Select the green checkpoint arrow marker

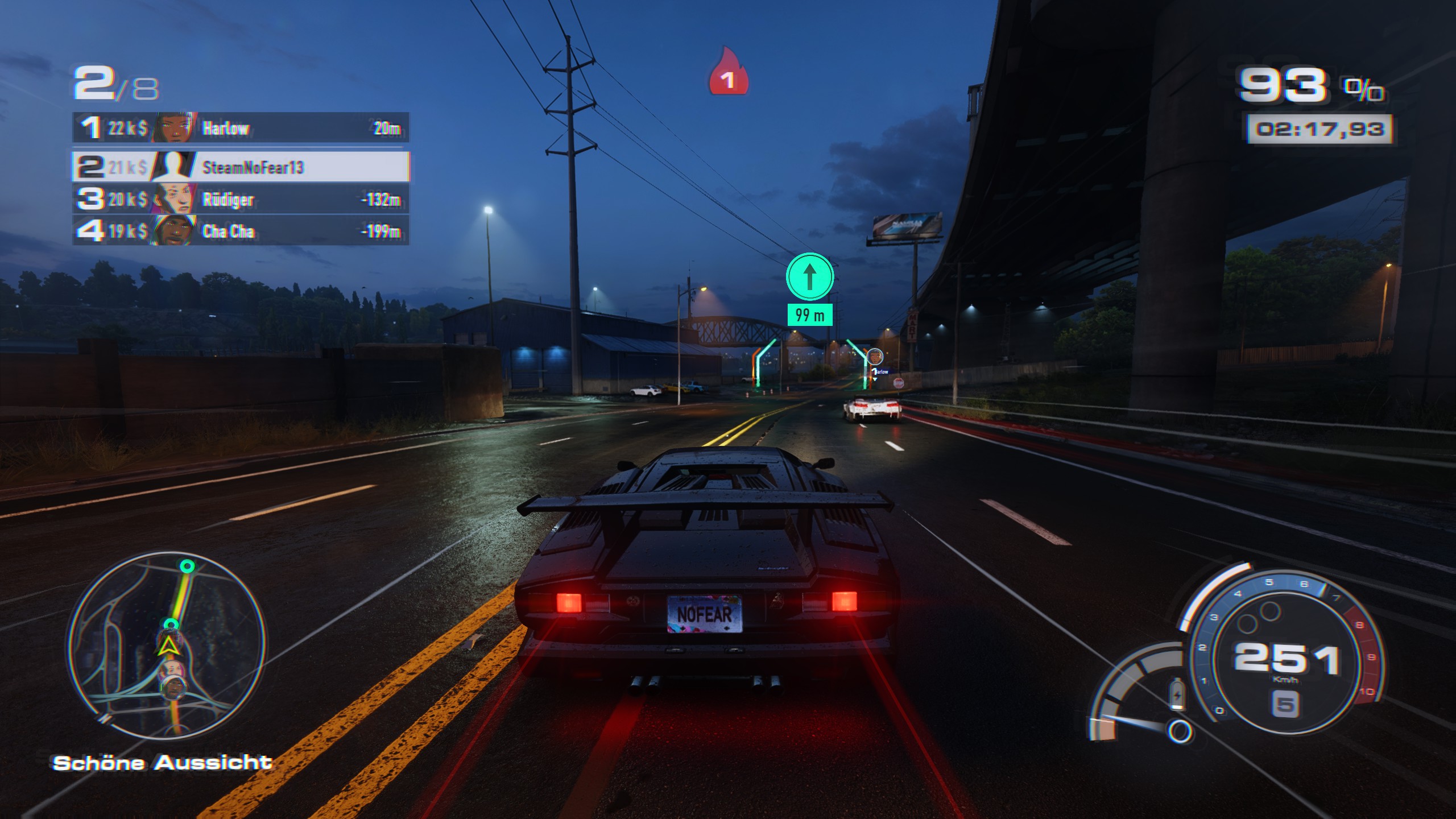point(809,277)
